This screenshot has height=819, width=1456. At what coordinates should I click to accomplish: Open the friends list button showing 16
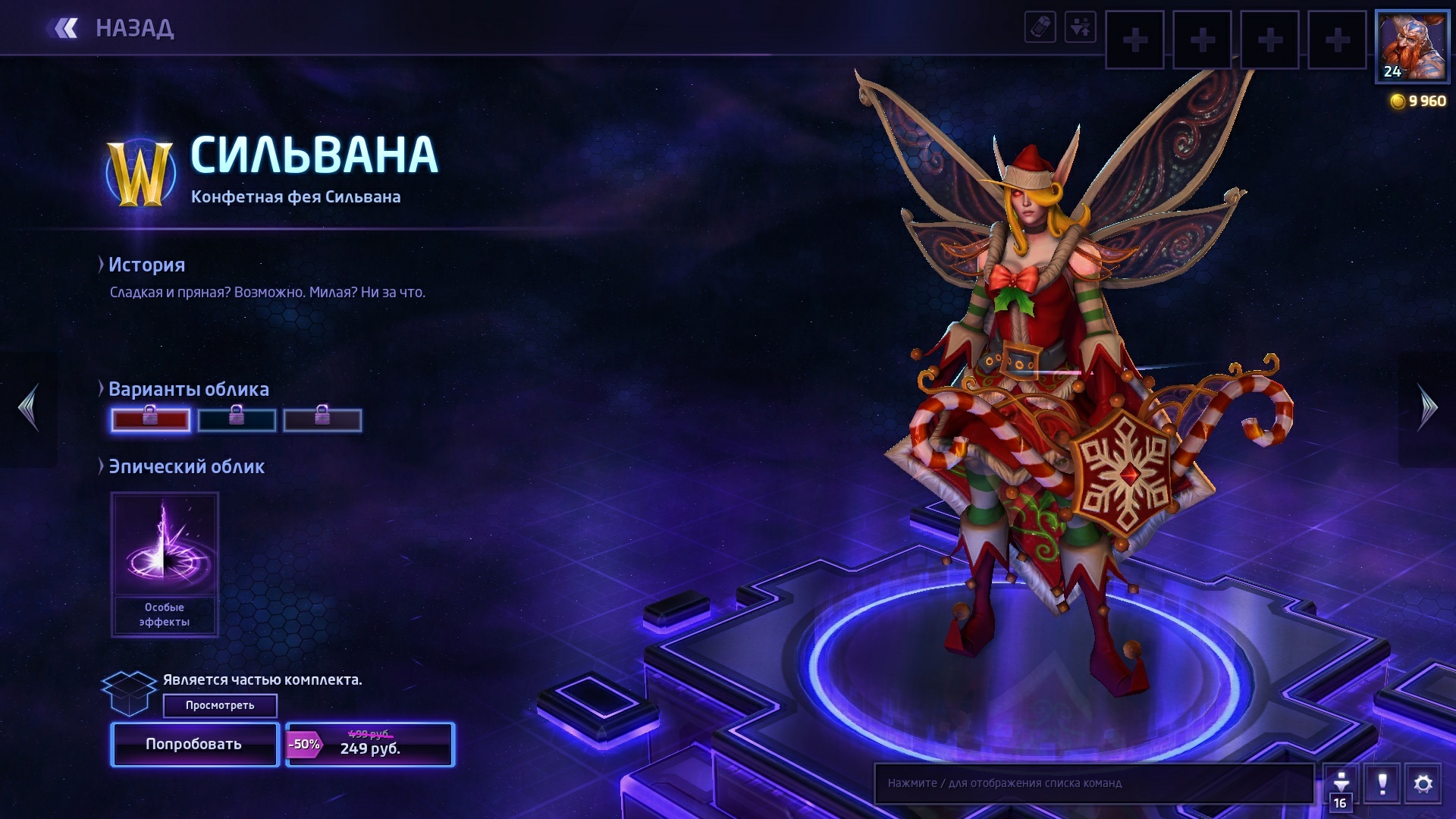1341,787
